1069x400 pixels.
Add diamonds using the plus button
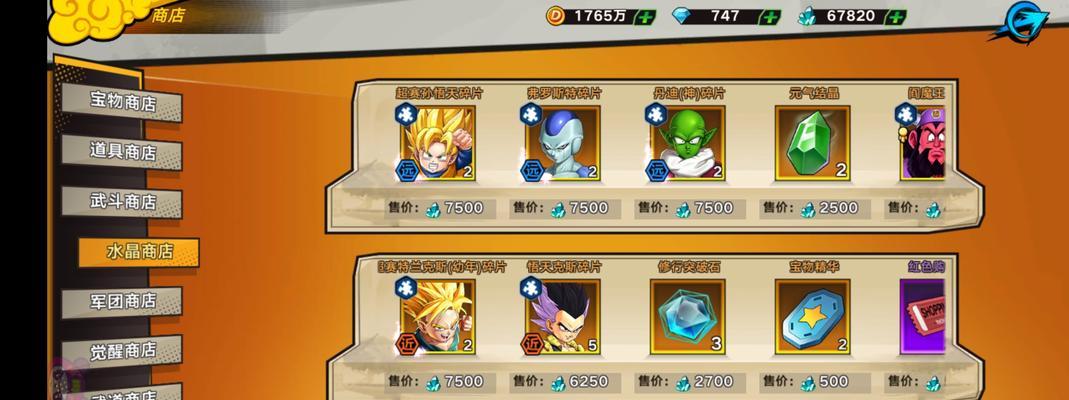770,17
